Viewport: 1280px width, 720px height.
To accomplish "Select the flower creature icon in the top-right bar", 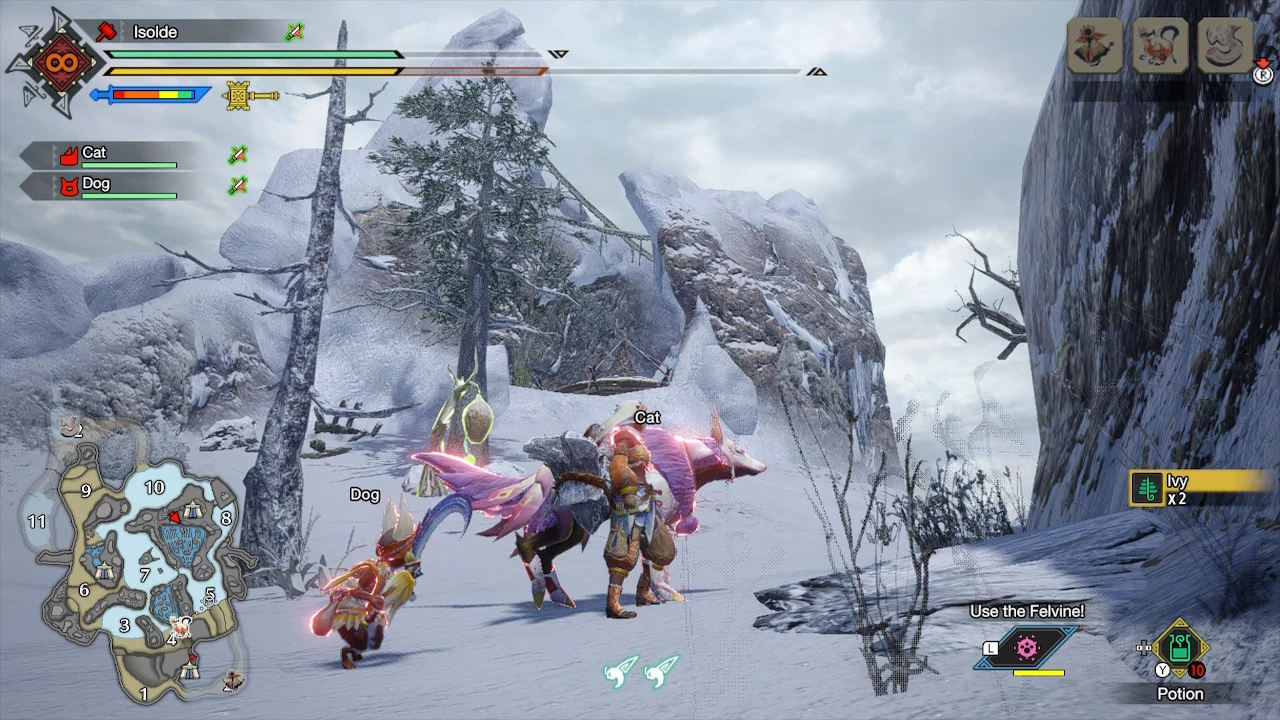I will click(x=1093, y=46).
